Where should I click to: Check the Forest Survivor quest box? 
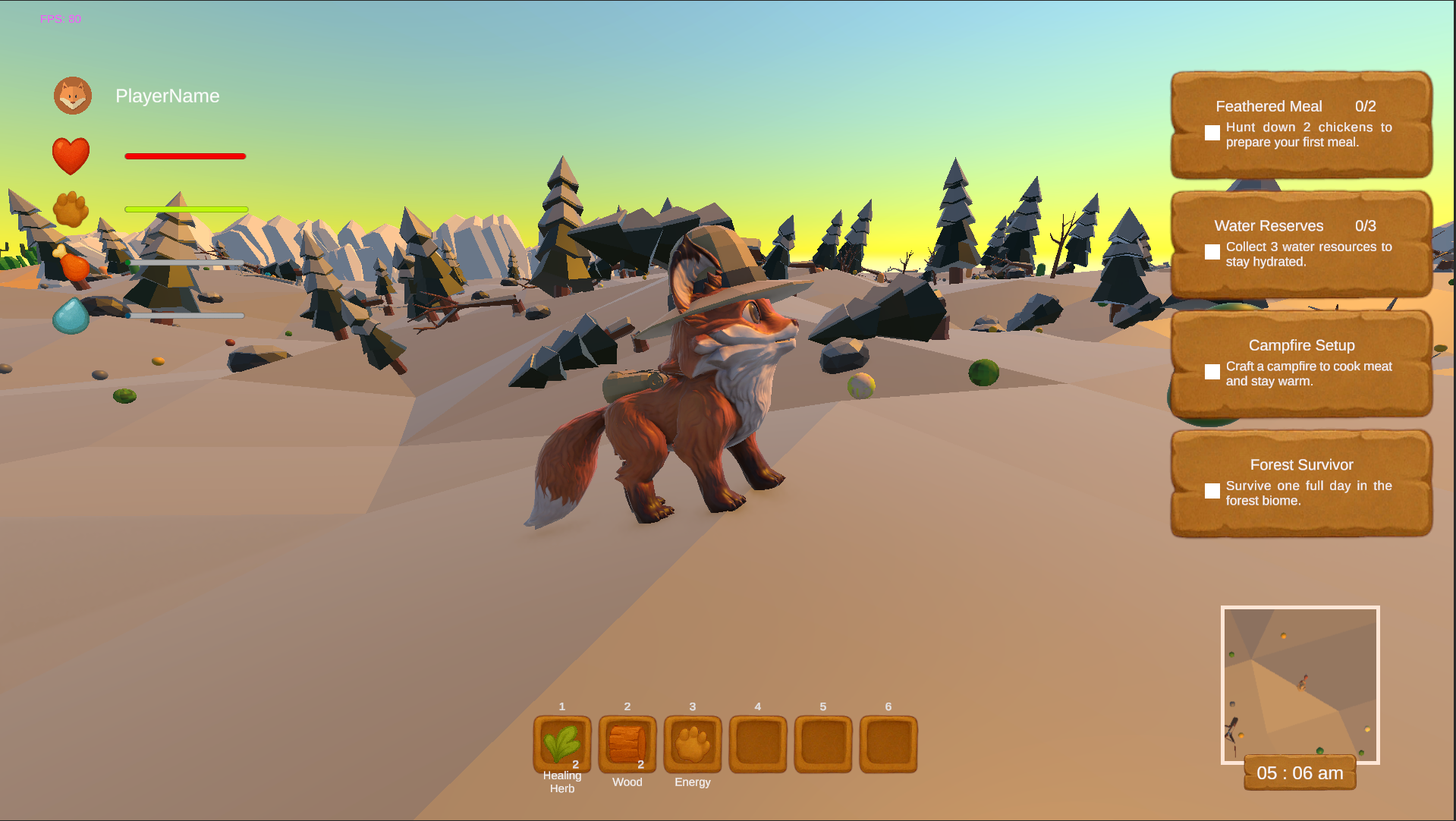1212,491
